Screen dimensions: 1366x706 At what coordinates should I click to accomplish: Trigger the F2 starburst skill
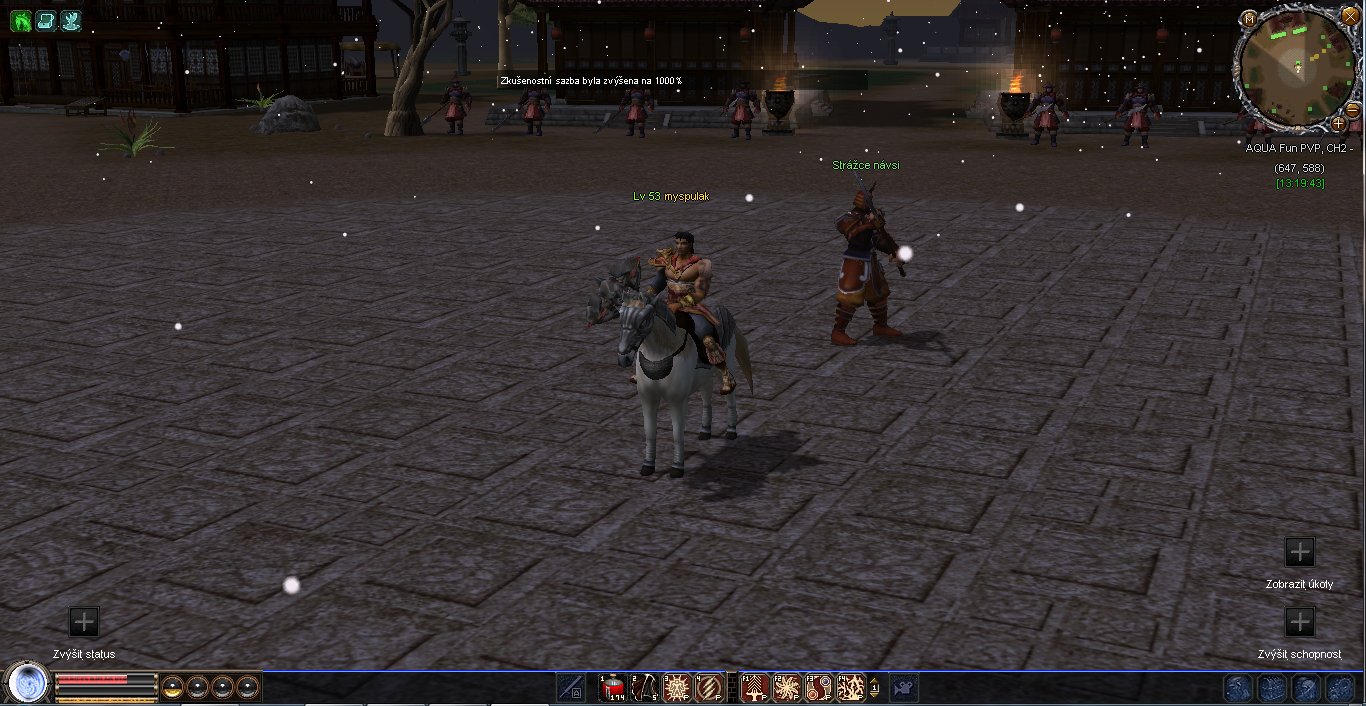tap(787, 688)
